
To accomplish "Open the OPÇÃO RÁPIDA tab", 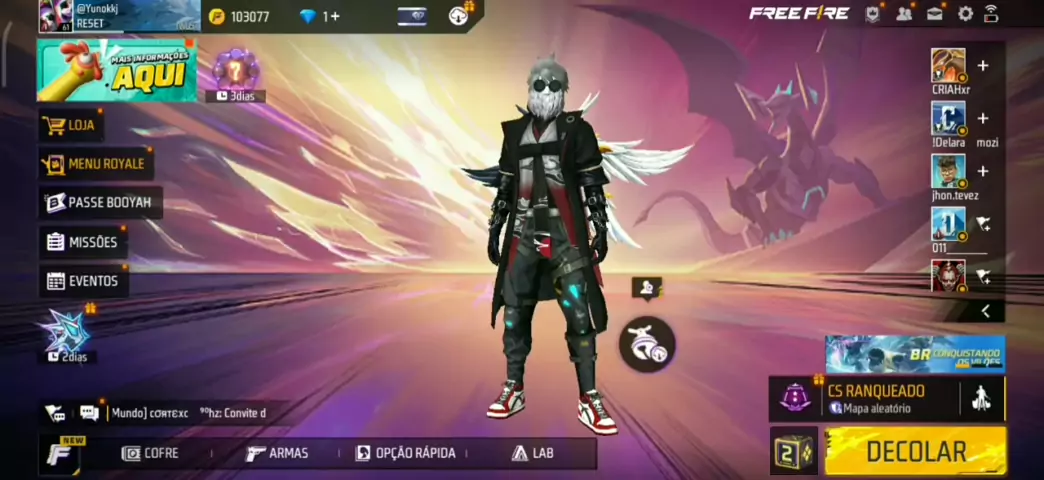I will 405,453.
